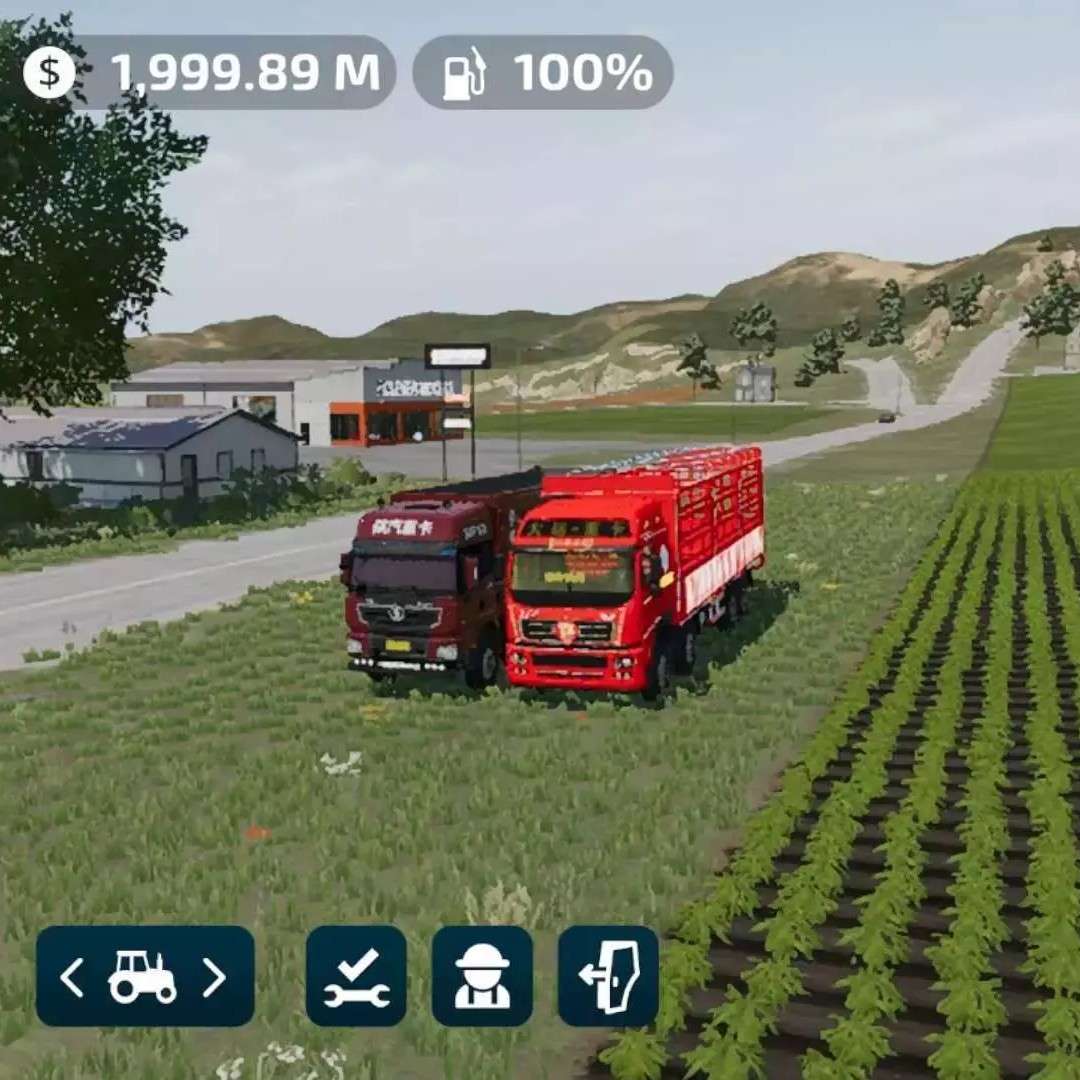Switch to the previous vehicle with left arrow
1080x1080 pixels.
[x=72, y=977]
